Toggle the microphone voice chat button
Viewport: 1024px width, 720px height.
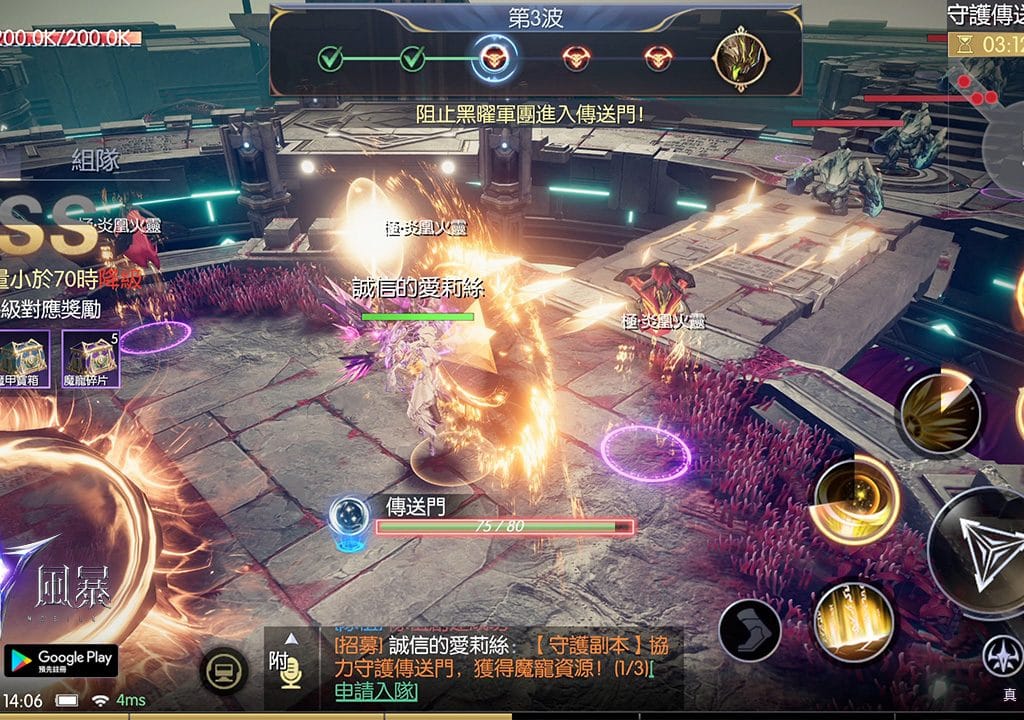[x=290, y=677]
